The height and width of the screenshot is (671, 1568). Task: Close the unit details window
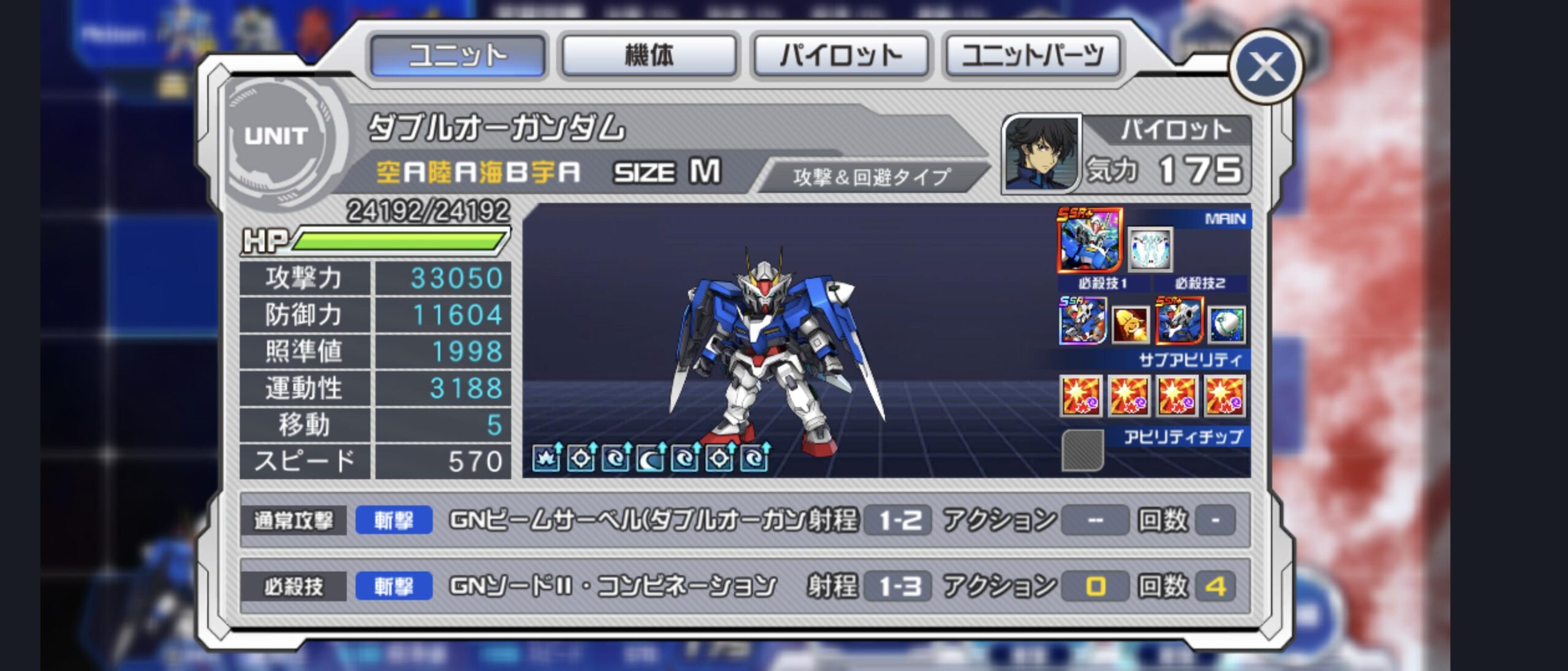(1266, 67)
